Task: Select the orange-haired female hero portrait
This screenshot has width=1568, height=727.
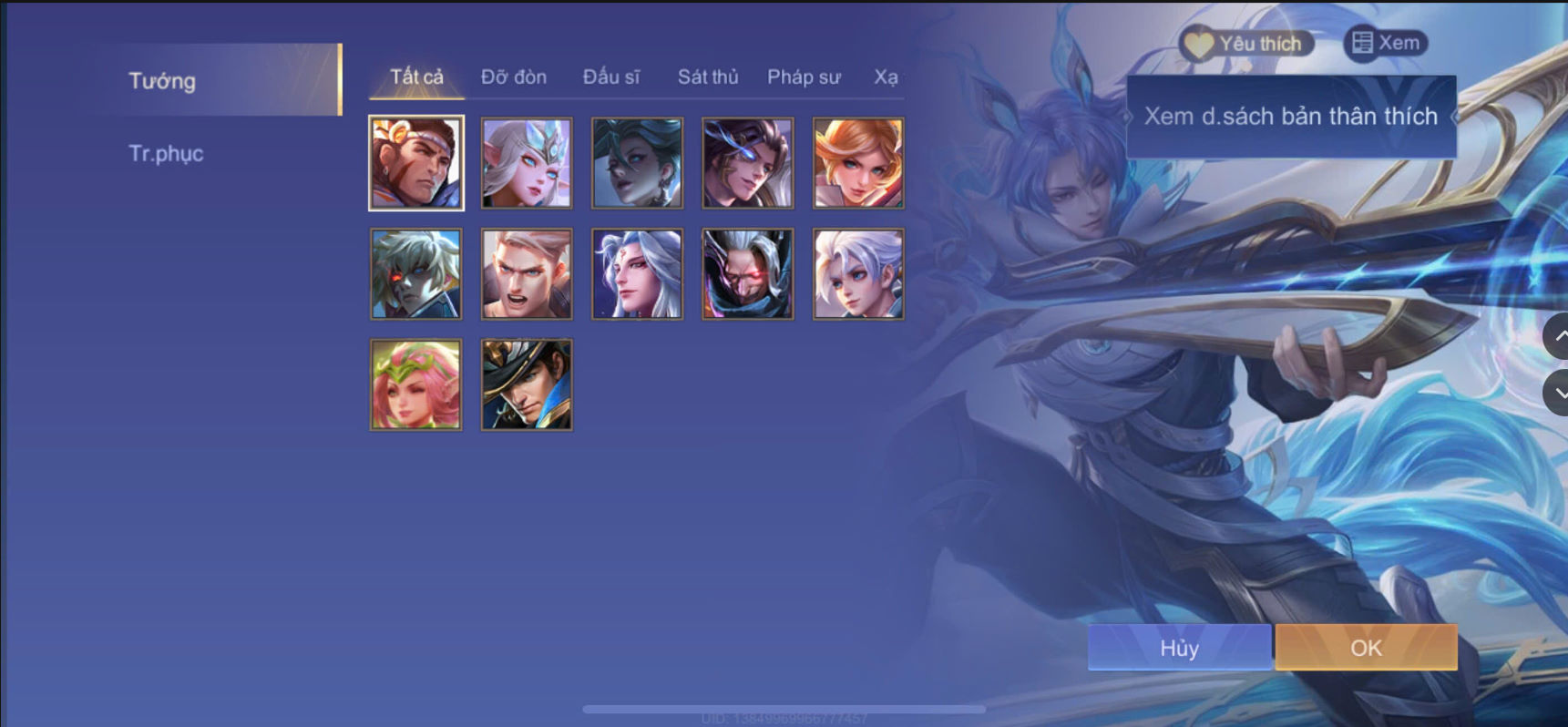Action: click(857, 164)
